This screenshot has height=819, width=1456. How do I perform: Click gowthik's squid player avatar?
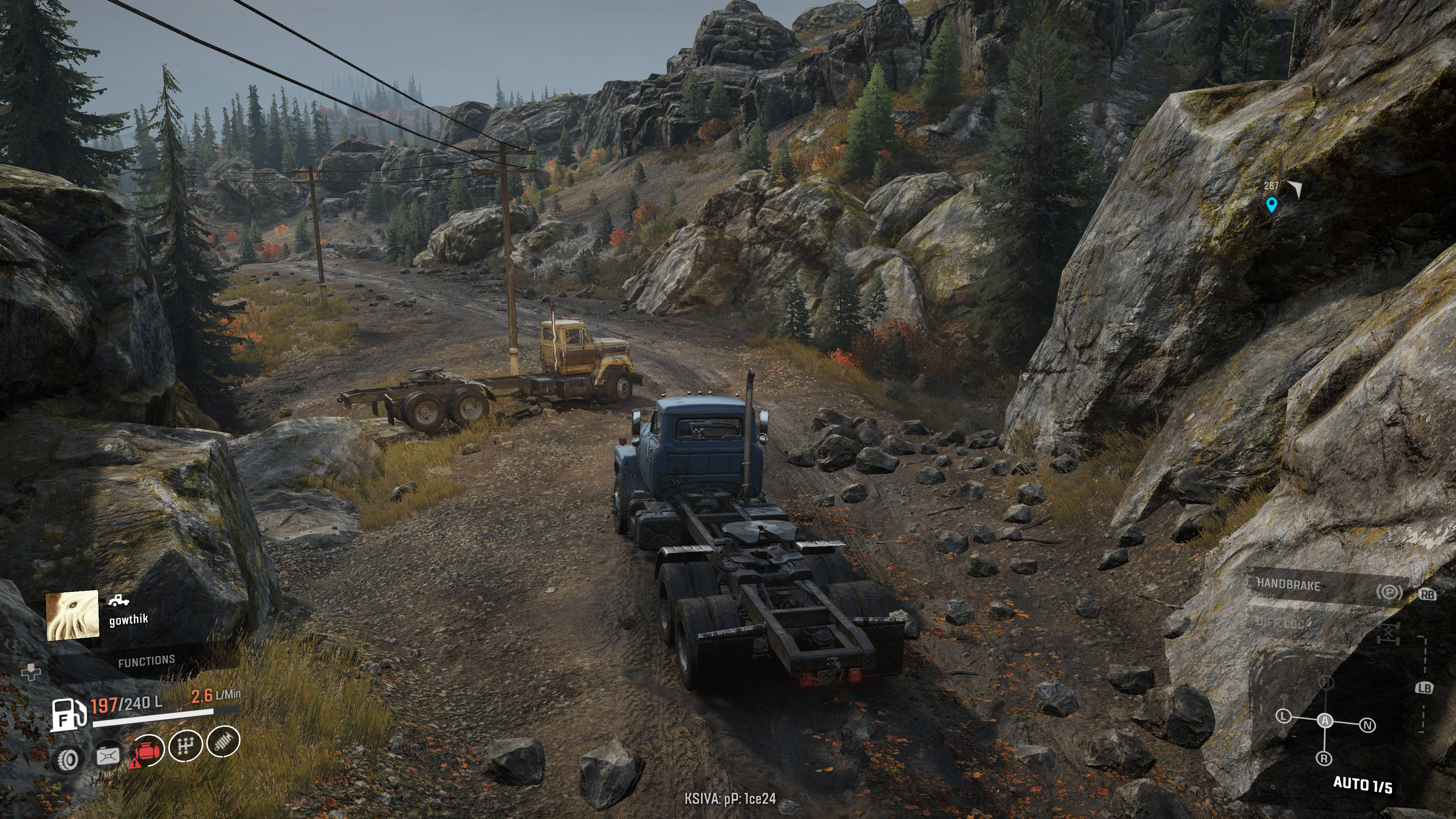pyautogui.click(x=72, y=615)
